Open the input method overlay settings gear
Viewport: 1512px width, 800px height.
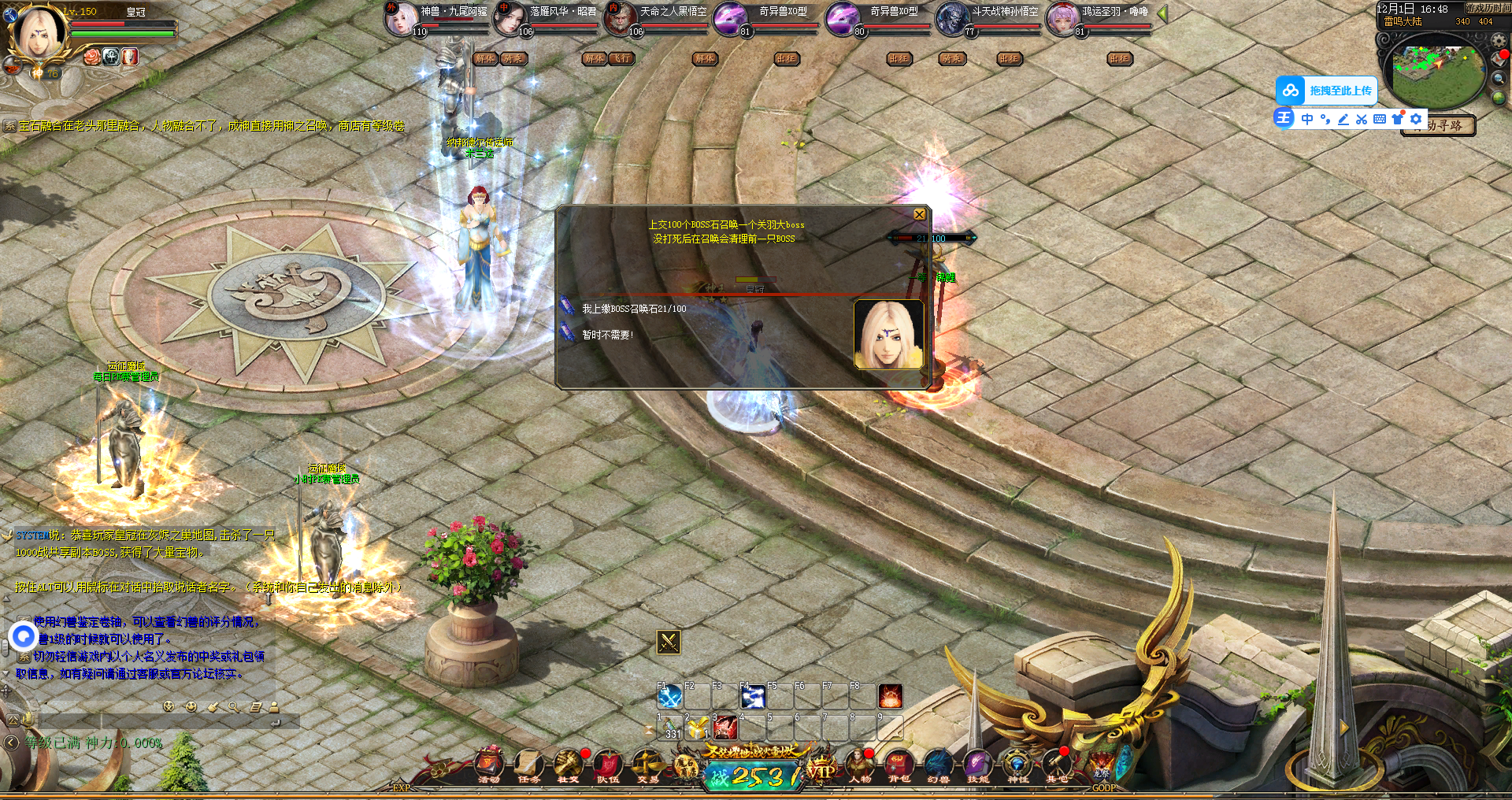click(x=1416, y=119)
